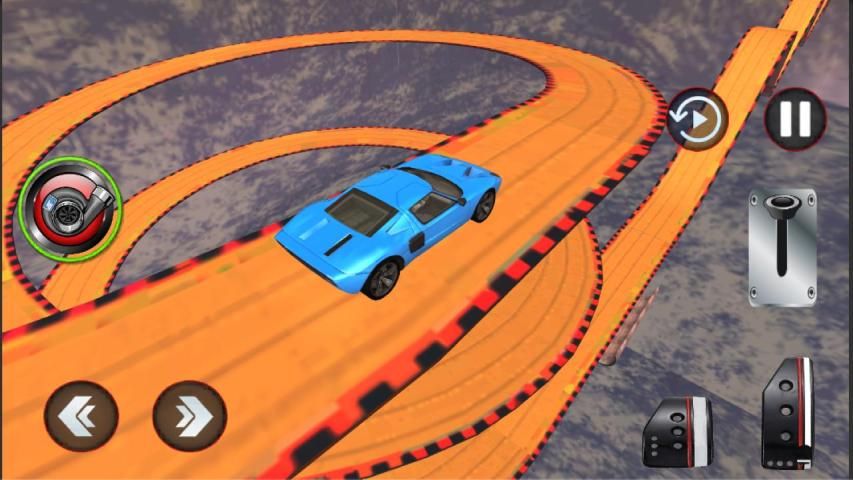Tap the steer left arrow button
Screen dimensions: 853x480
(x=81, y=417)
